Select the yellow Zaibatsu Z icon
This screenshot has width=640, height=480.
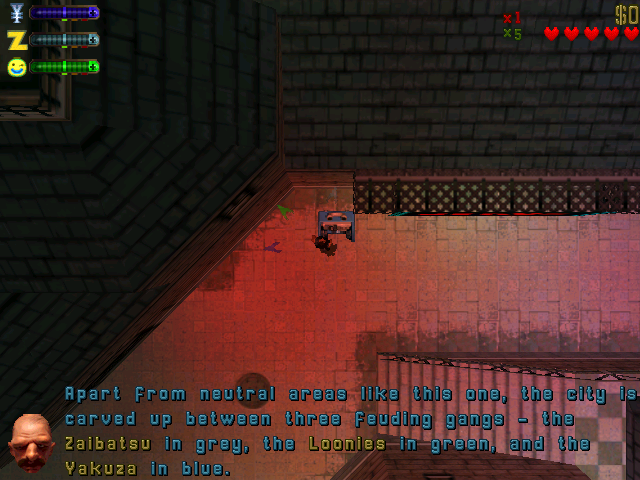(x=16, y=40)
